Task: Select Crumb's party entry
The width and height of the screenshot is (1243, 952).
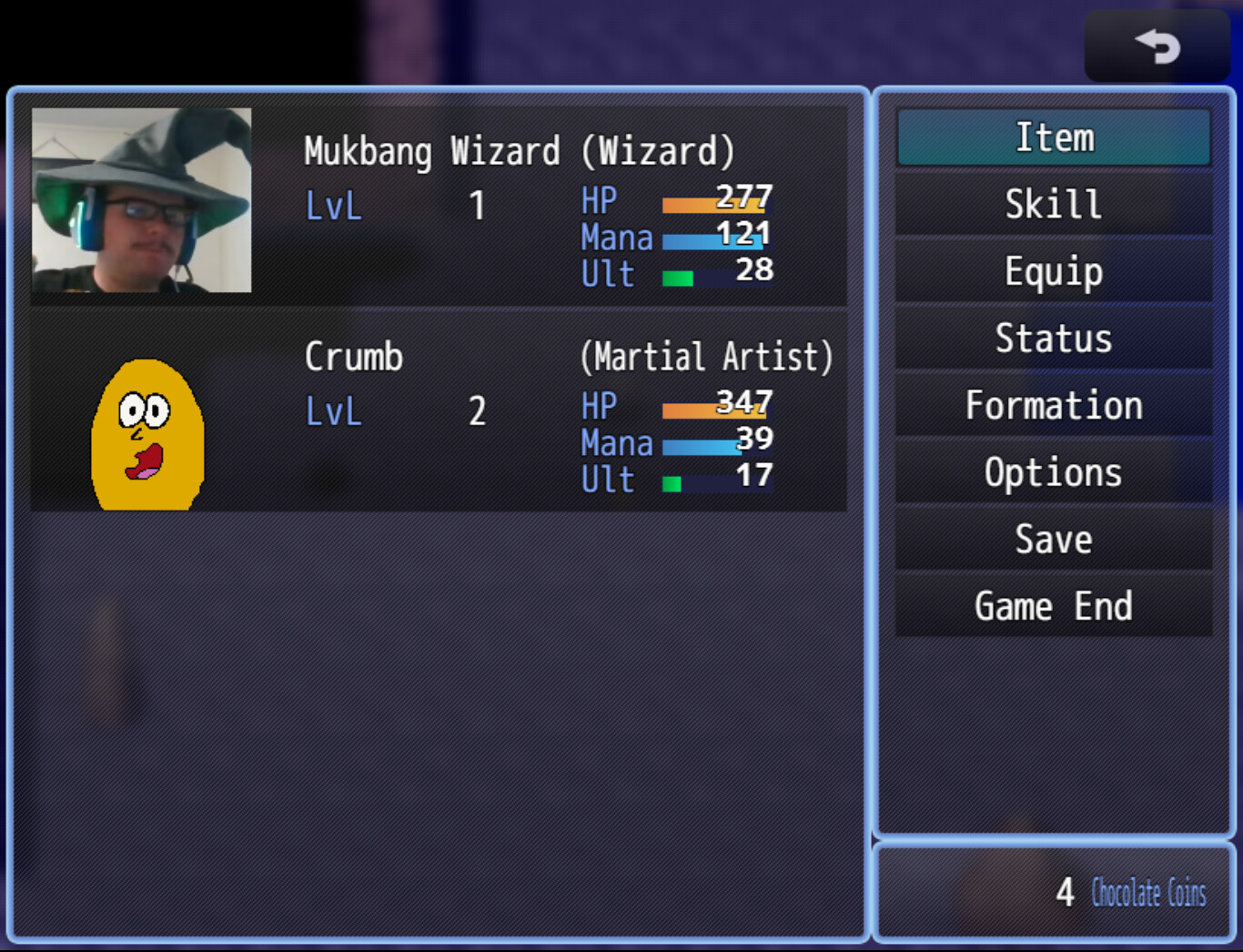Action: click(437, 414)
